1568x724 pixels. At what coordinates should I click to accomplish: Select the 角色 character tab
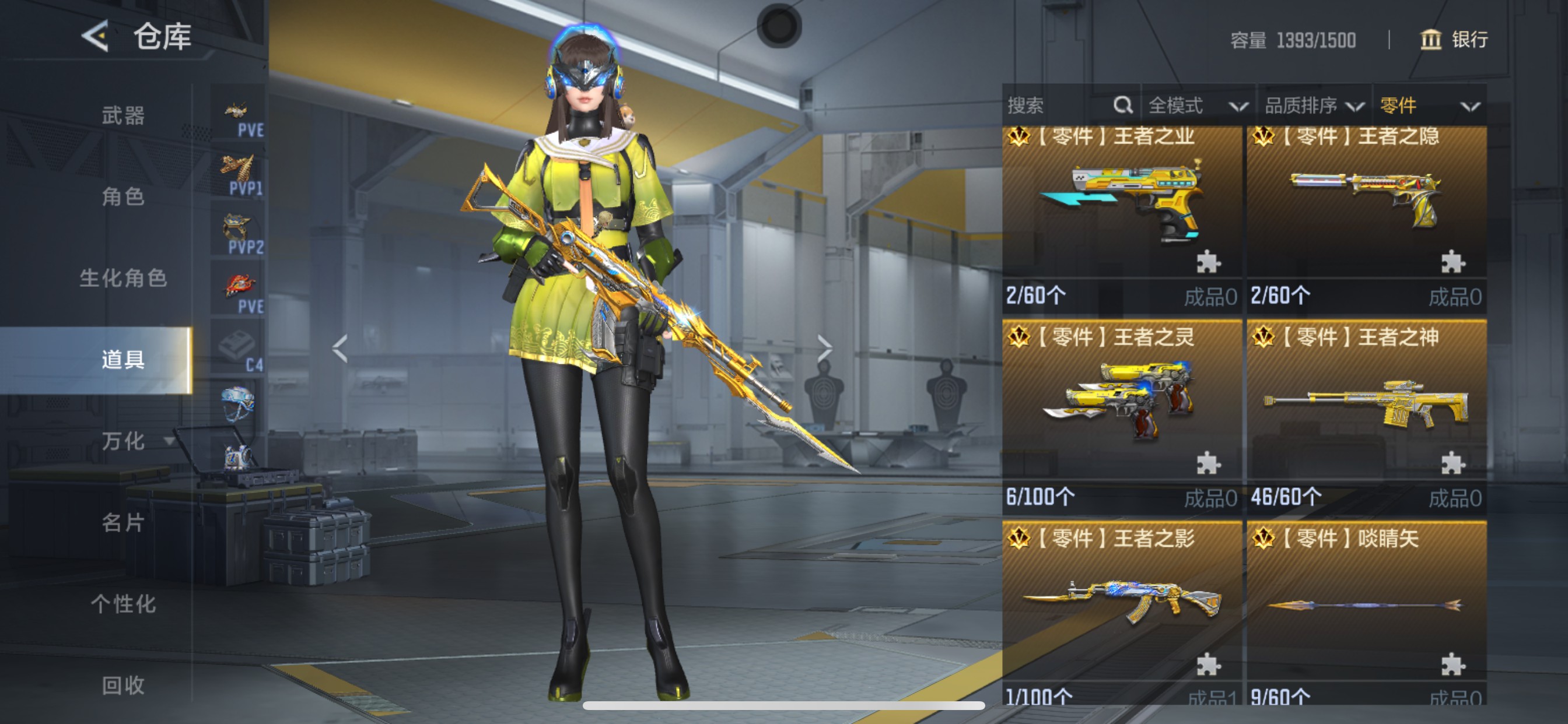123,196
